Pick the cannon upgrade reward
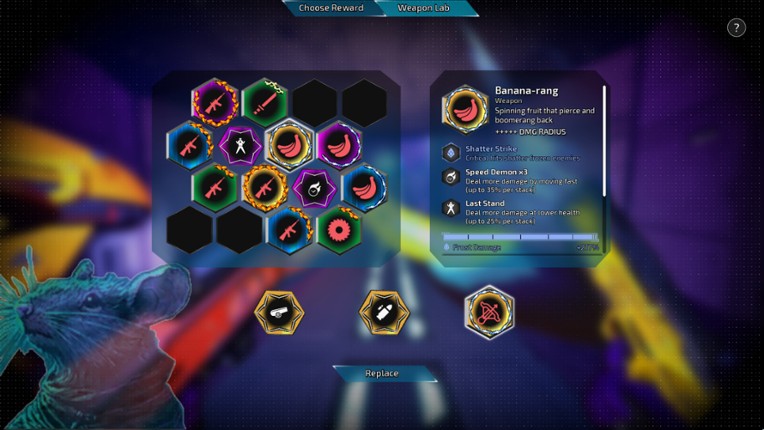 pos(279,312)
